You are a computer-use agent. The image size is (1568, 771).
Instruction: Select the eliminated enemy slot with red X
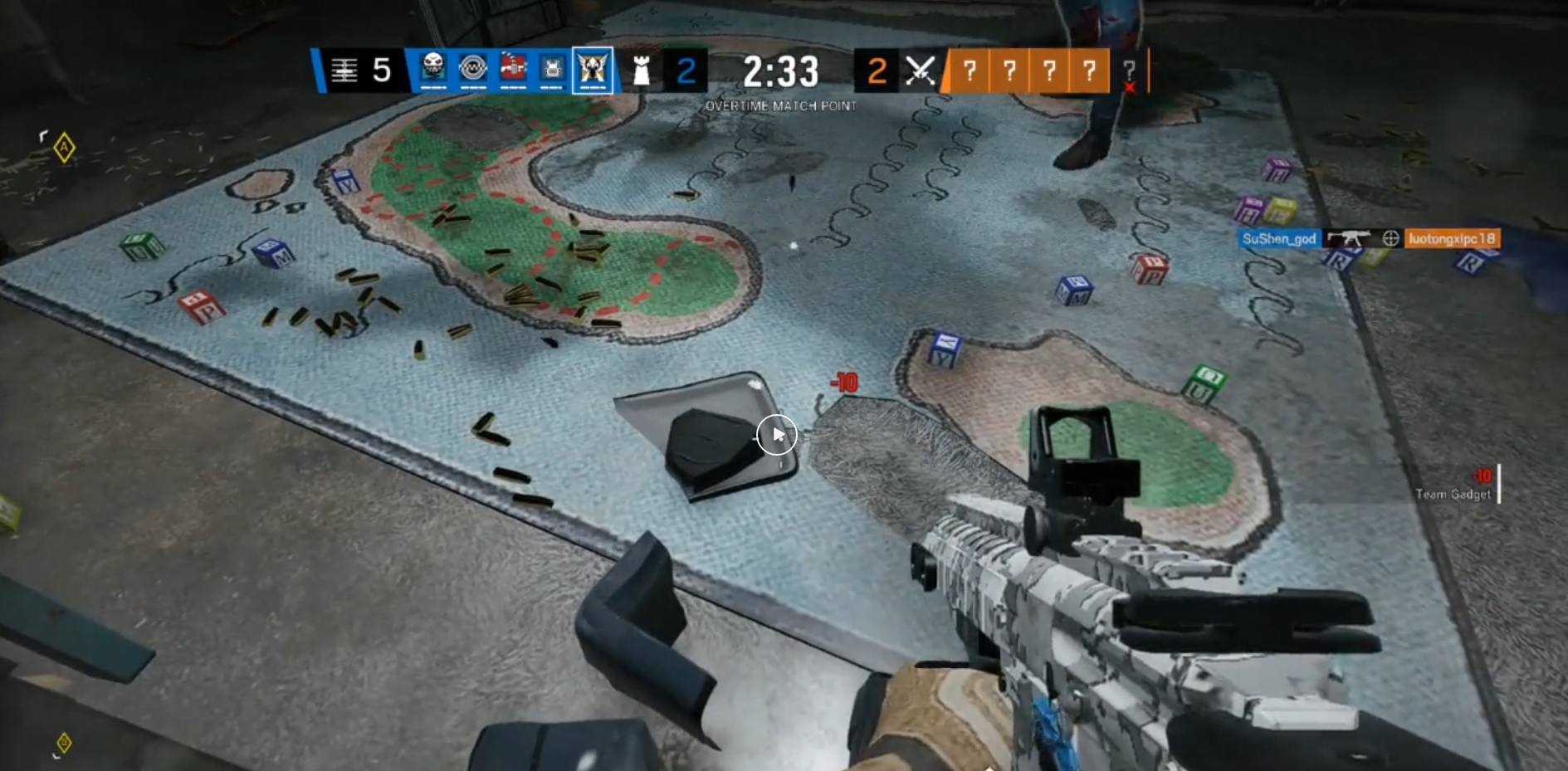coord(1129,73)
